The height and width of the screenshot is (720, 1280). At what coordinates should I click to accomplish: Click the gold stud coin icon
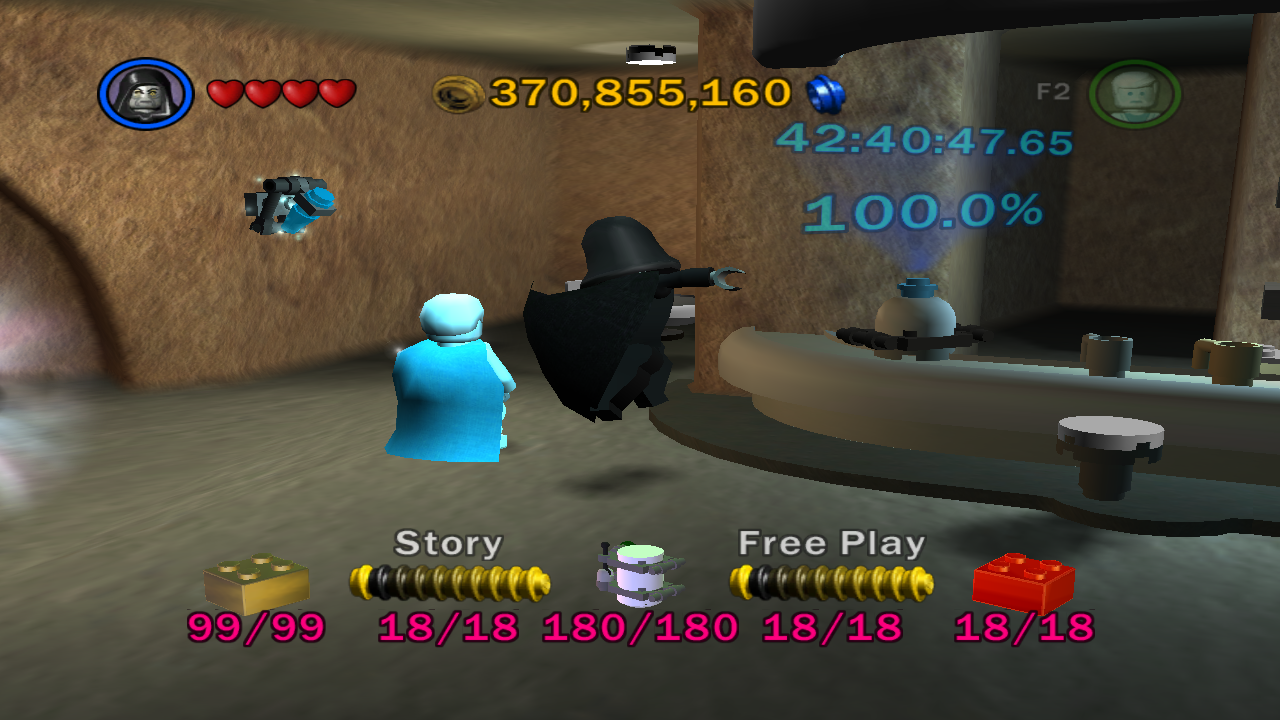[x=459, y=95]
